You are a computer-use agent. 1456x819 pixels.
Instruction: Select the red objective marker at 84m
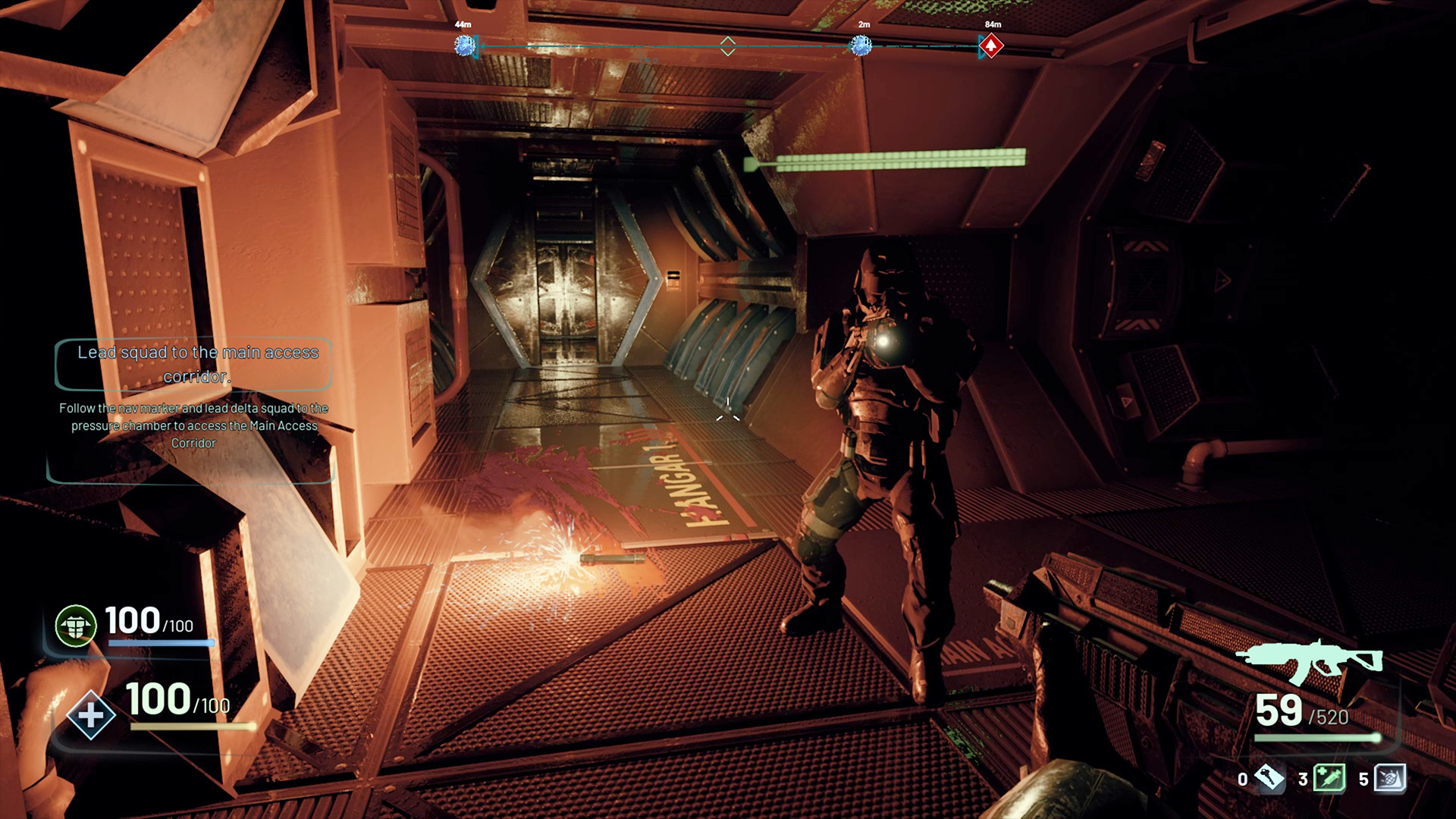(x=990, y=46)
